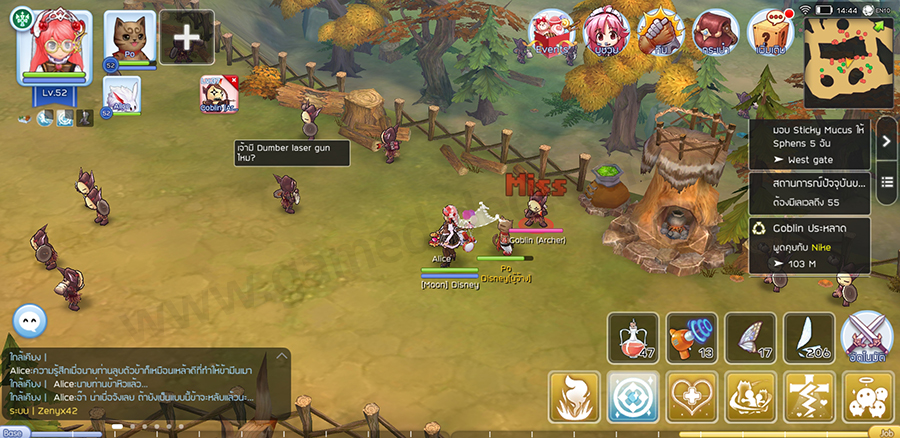Expand the quest panel arrow

pos(886,141)
